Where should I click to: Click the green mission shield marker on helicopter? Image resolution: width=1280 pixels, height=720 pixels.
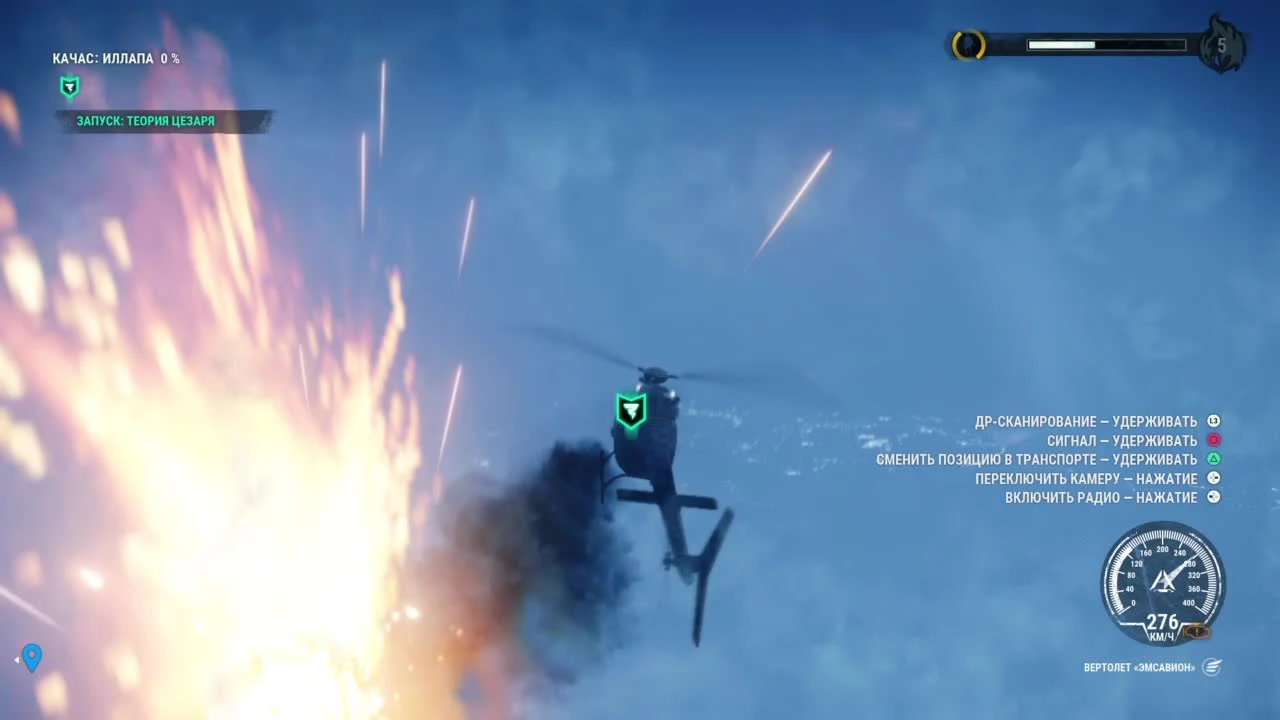tap(631, 410)
